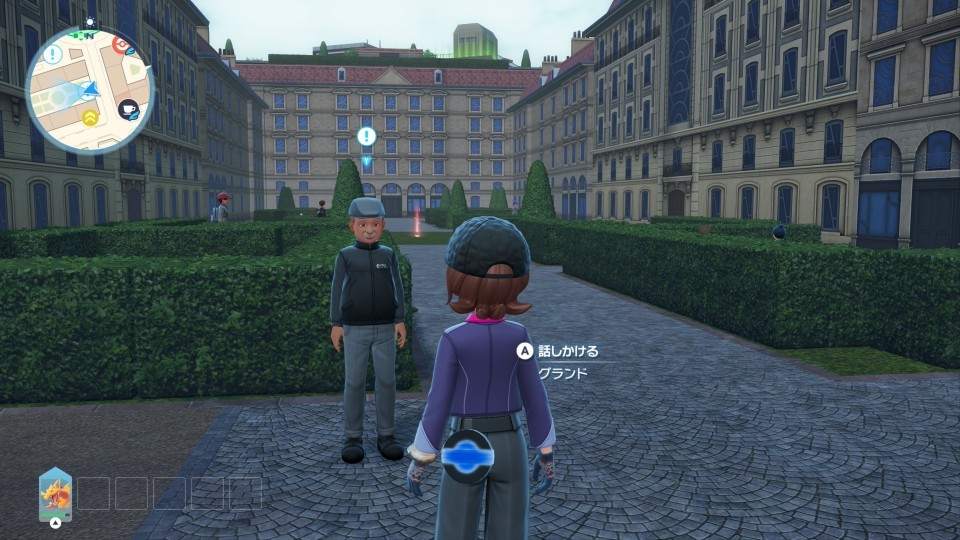Screen dimensions: 960x540
Task: Select the exclamation mark quest marker on minimap
Action: [x=52, y=54]
